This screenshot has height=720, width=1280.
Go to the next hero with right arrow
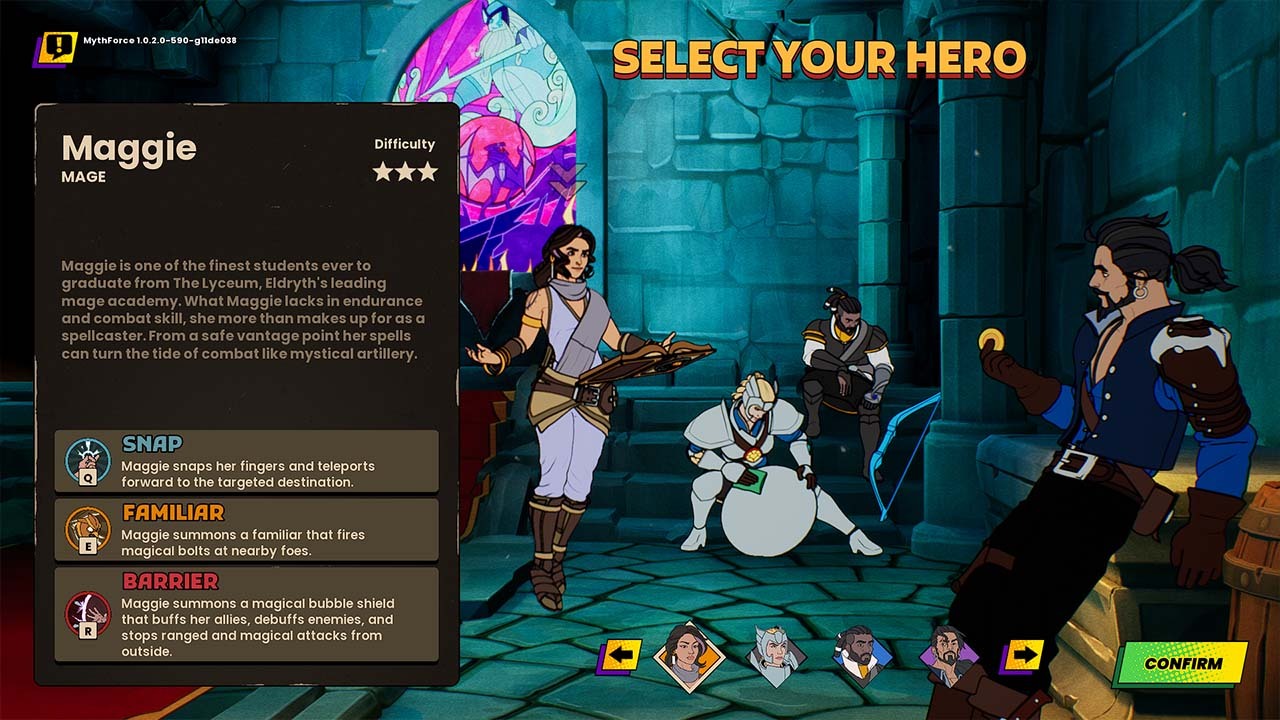click(1022, 657)
